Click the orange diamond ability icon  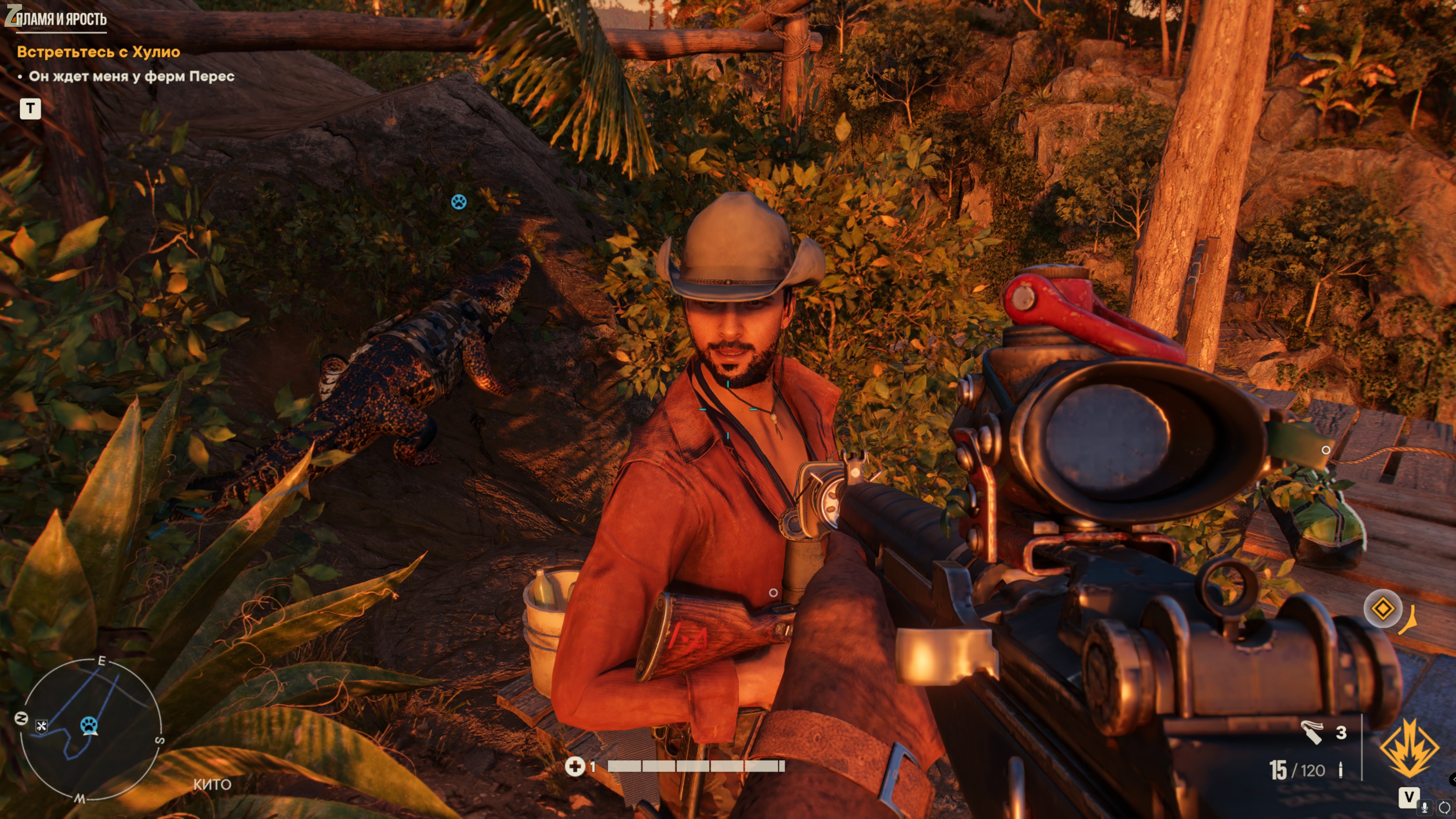(x=1382, y=609)
